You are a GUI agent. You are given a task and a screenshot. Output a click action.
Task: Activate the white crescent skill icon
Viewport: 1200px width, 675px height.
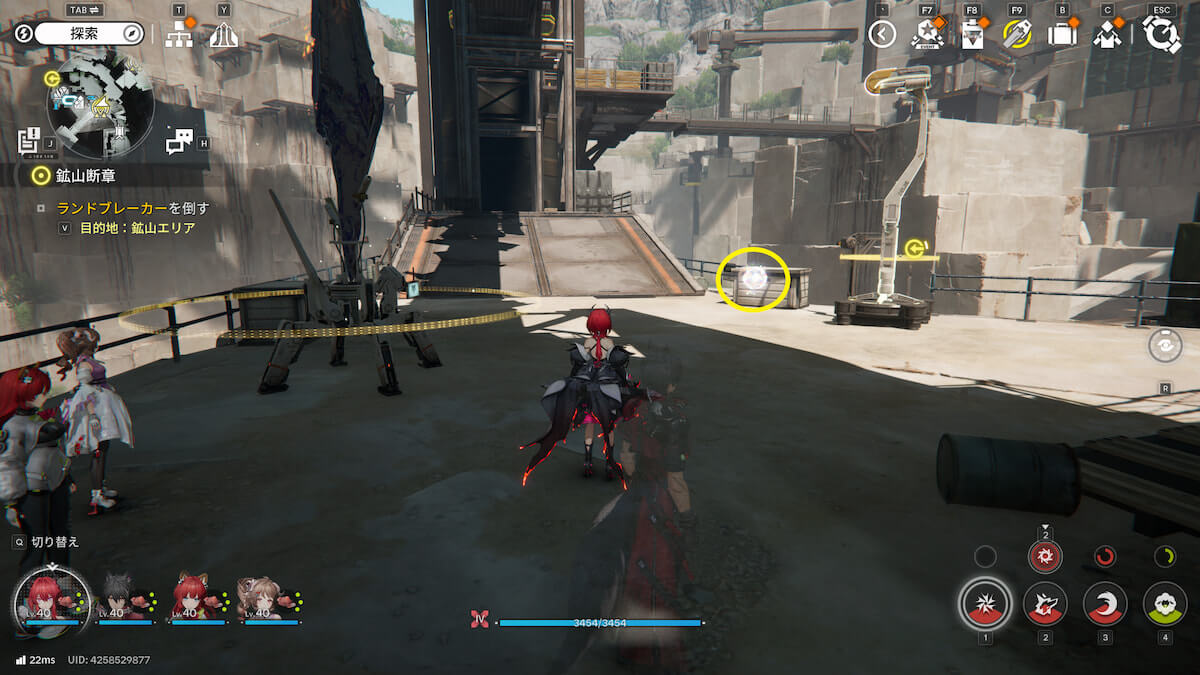(x=1105, y=604)
